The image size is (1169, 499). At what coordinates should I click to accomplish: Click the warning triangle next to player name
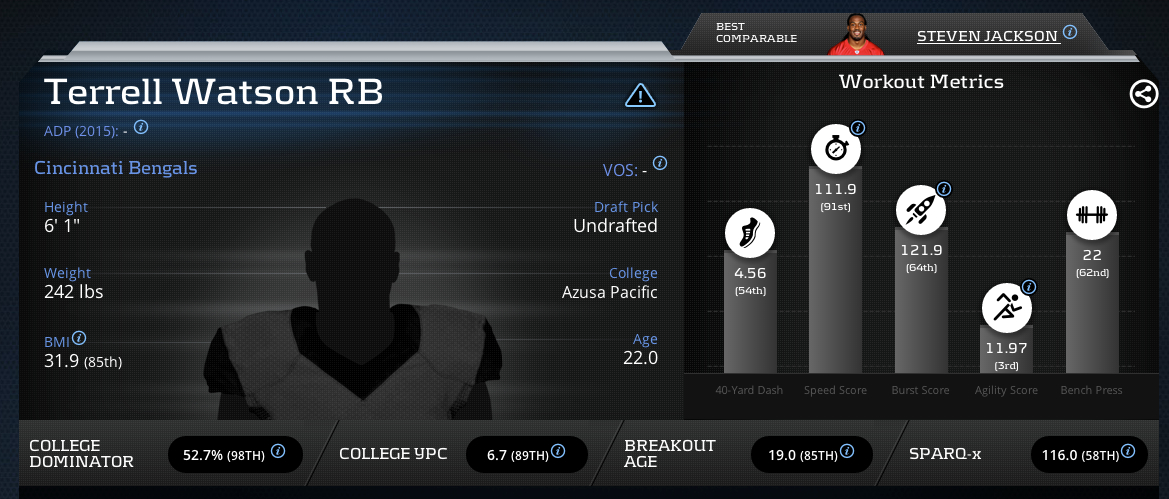click(x=640, y=95)
